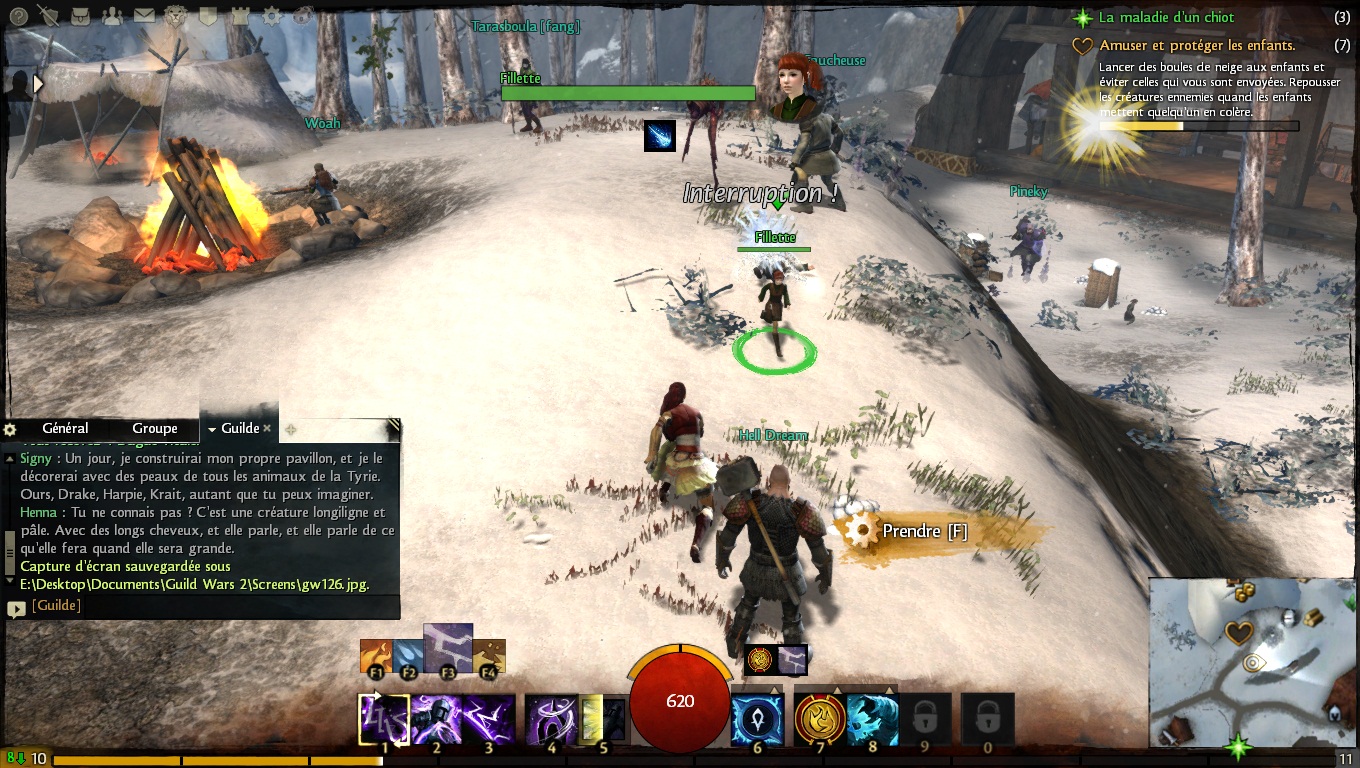Open the mail envelope icon
Viewport: 1360px width, 768px height.
144,15
